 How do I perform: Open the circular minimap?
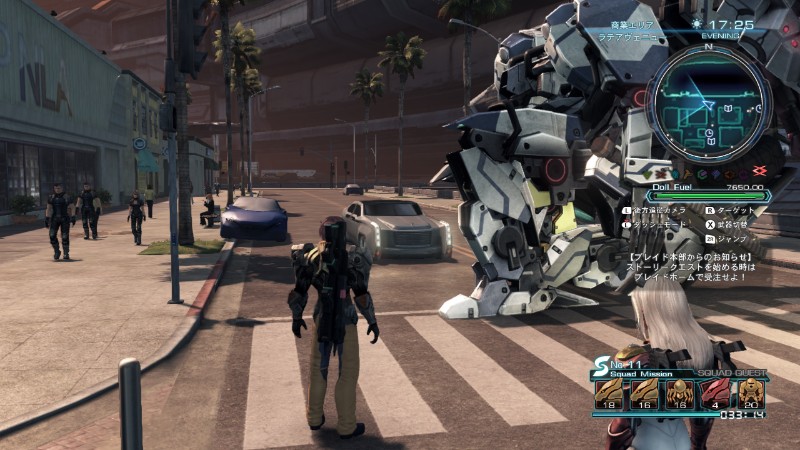coord(707,103)
